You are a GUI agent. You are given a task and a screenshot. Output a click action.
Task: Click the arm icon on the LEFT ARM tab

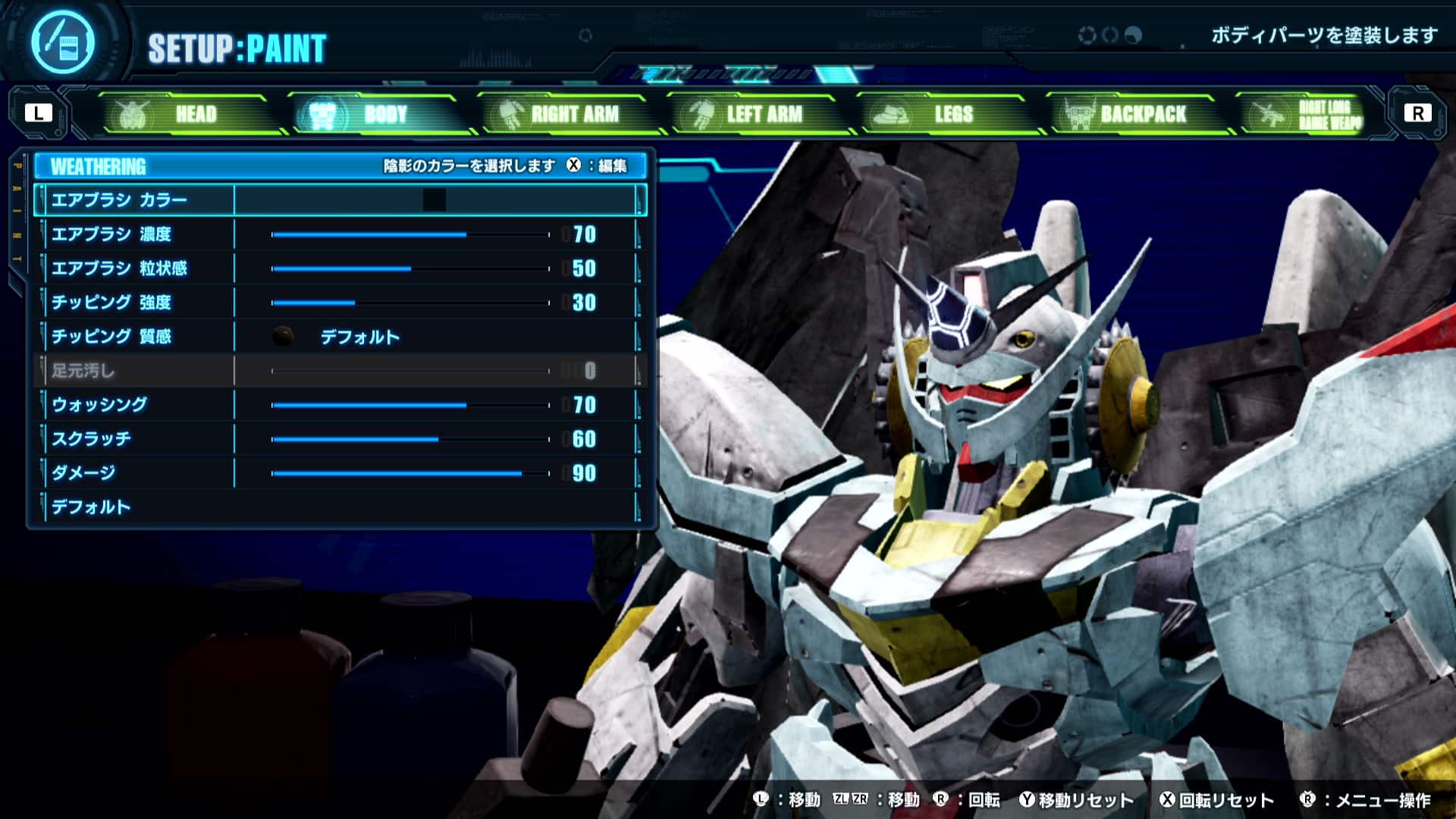point(701,114)
